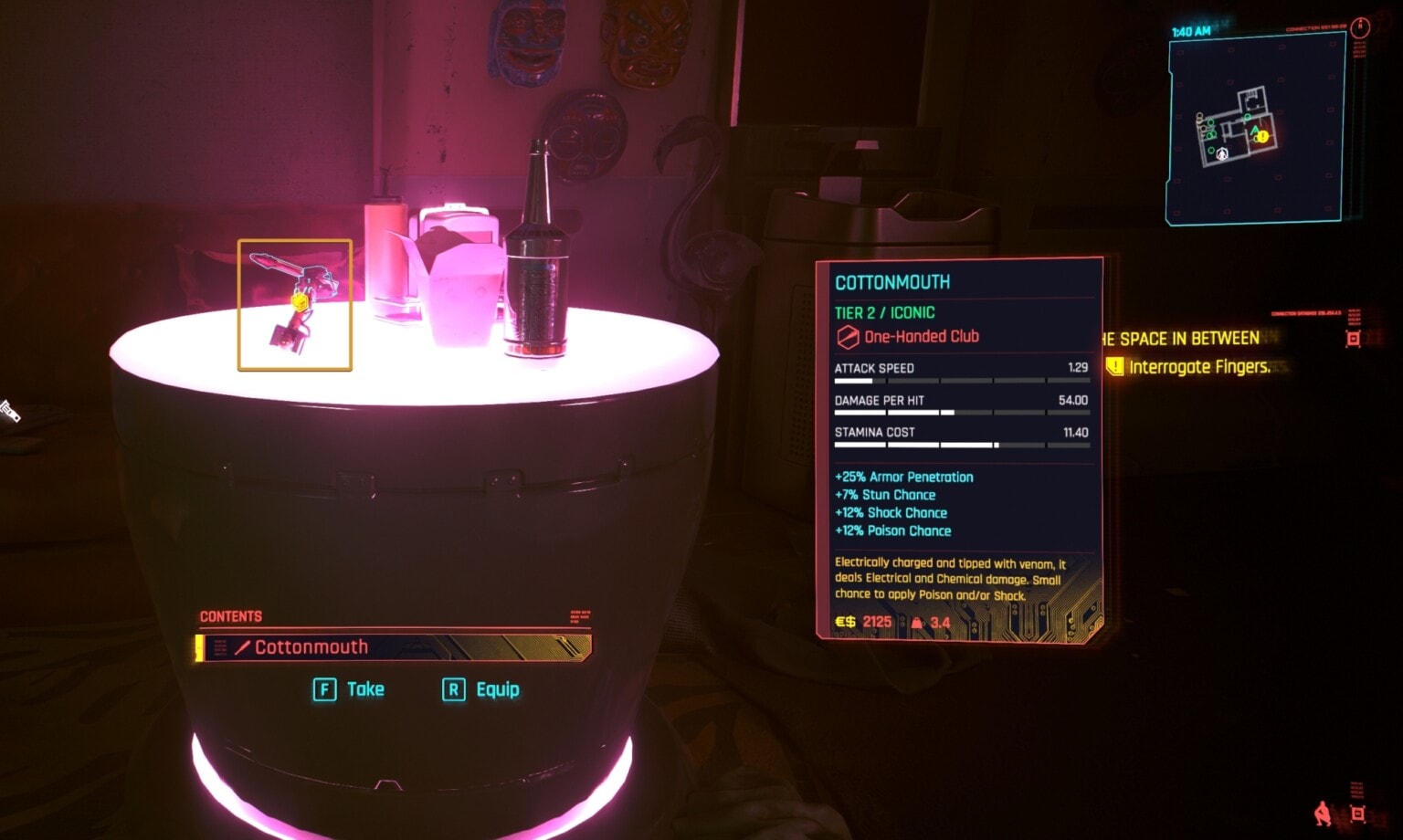
Task: Click the Take button
Action: pos(351,689)
